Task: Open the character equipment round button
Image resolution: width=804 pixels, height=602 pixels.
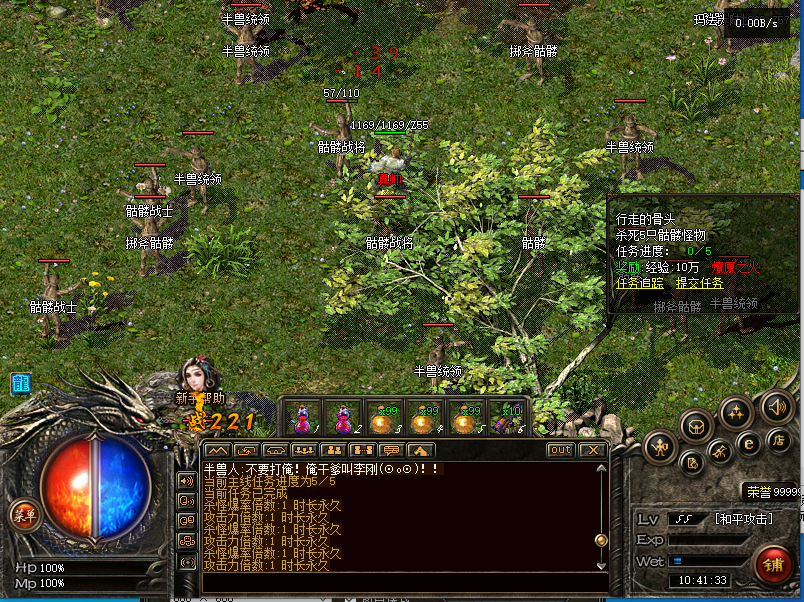Action: (x=661, y=446)
